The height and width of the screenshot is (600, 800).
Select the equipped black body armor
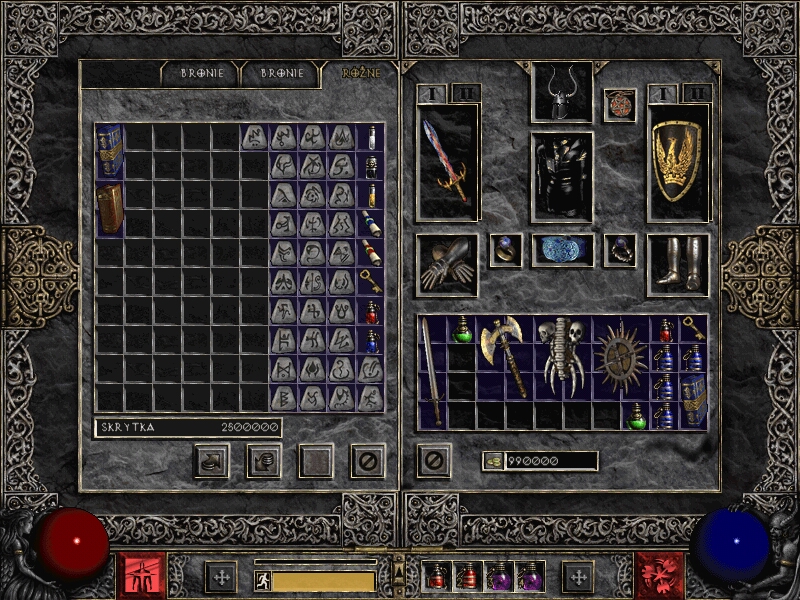(x=562, y=176)
